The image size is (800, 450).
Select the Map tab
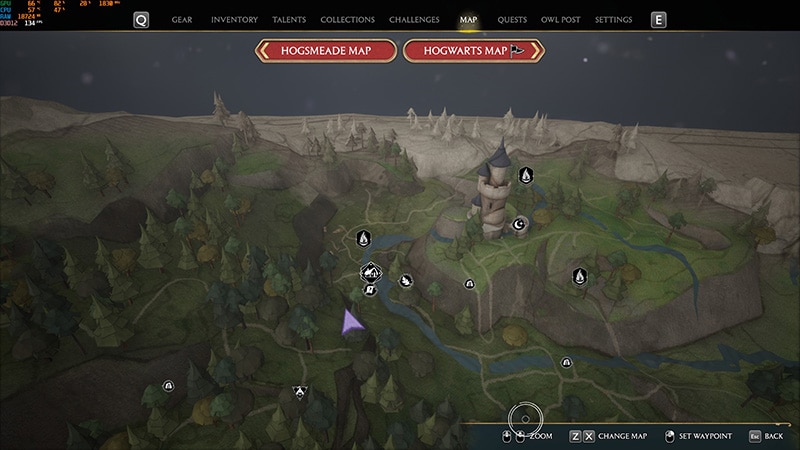[468, 20]
